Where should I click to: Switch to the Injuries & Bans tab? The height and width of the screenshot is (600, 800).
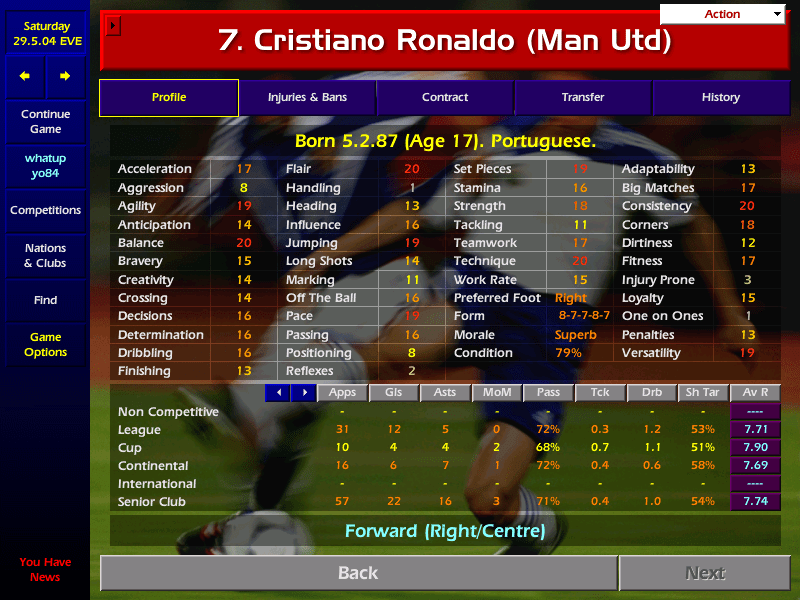(x=307, y=97)
